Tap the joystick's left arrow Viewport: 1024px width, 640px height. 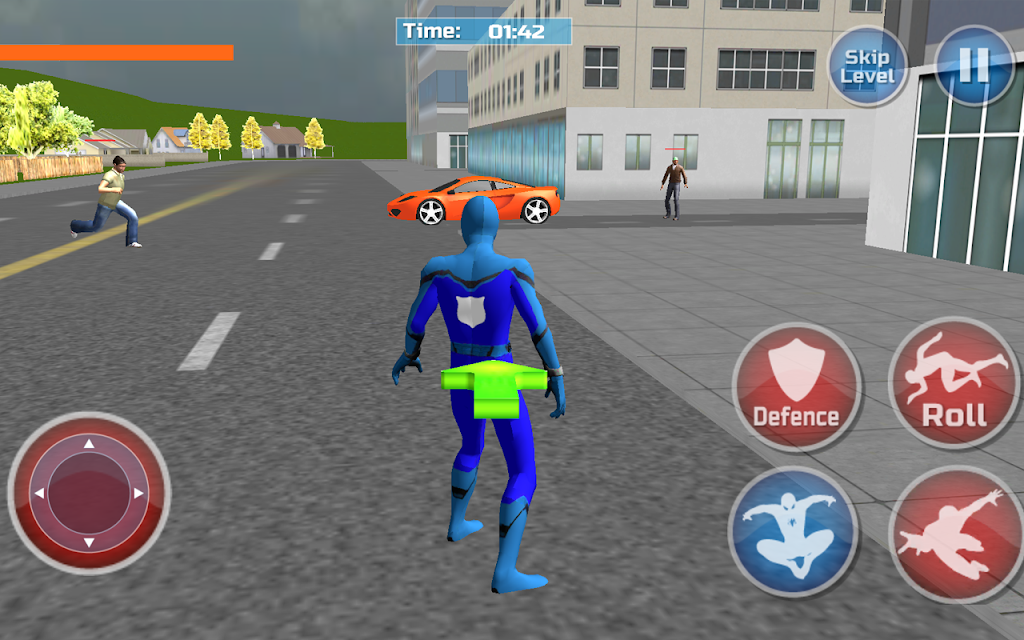pyautogui.click(x=39, y=493)
